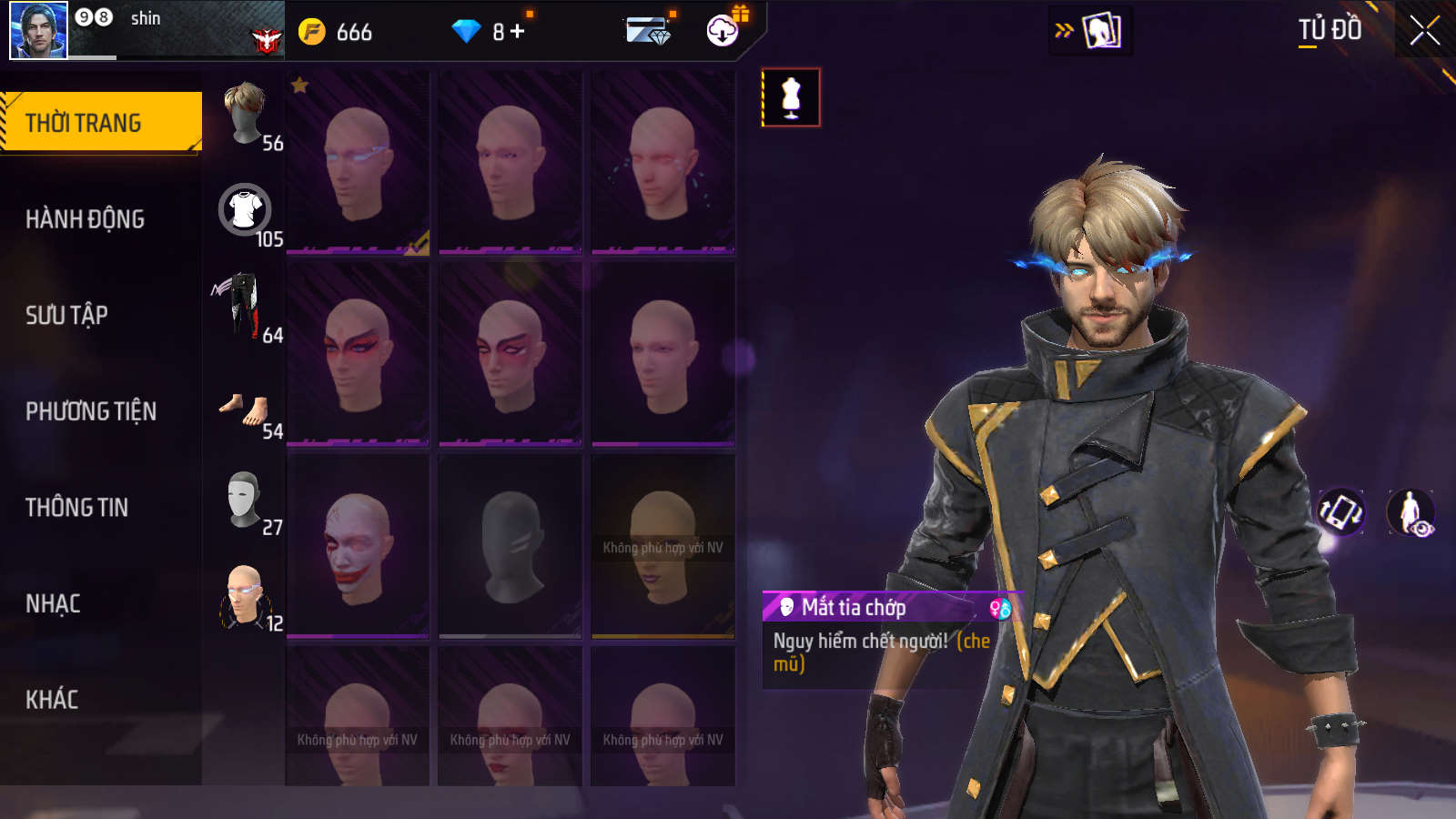This screenshot has width=1456, height=819.
Task: Select the grey mask category
Action: pos(244,500)
